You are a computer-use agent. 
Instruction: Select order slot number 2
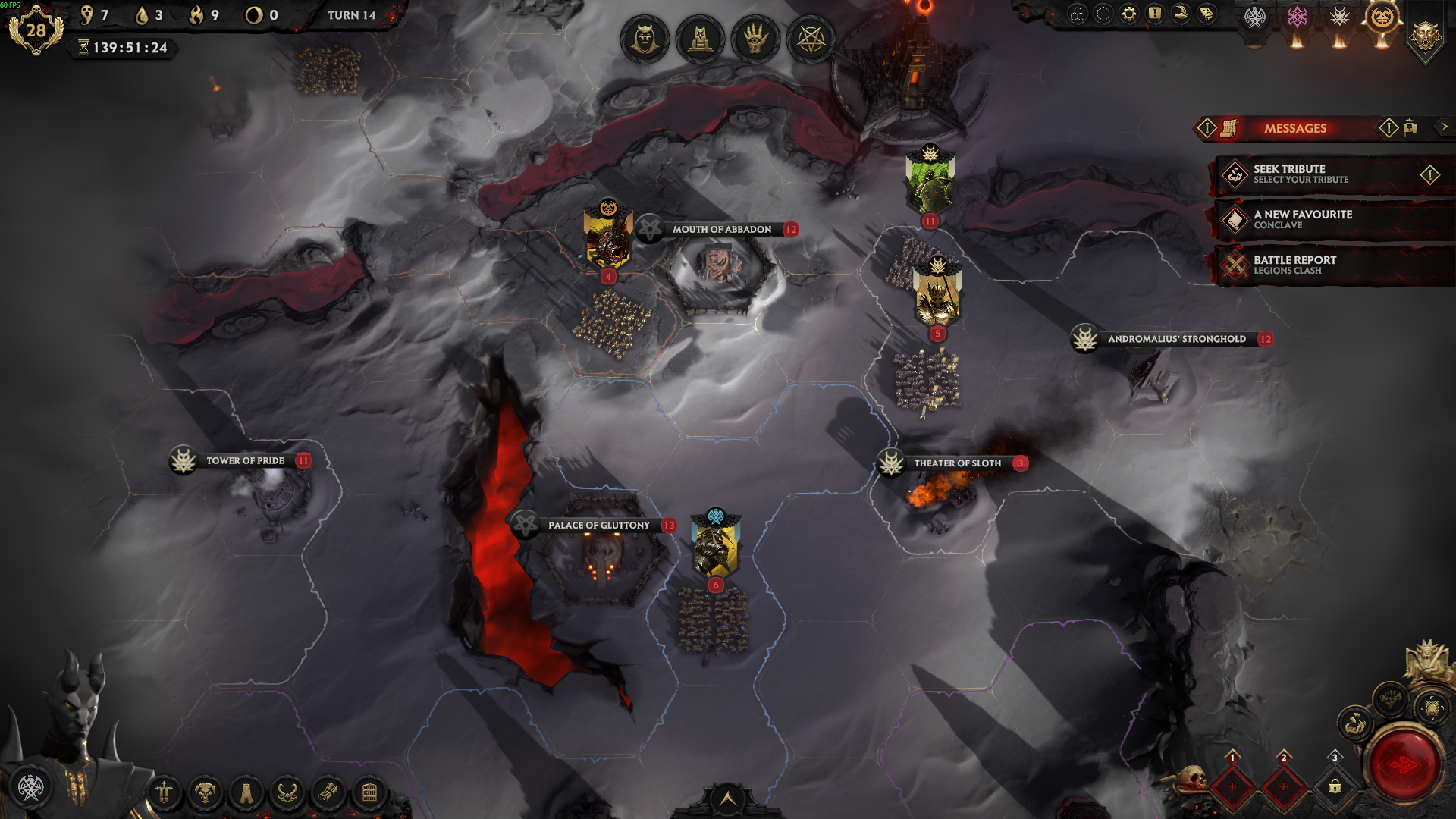point(1283,786)
